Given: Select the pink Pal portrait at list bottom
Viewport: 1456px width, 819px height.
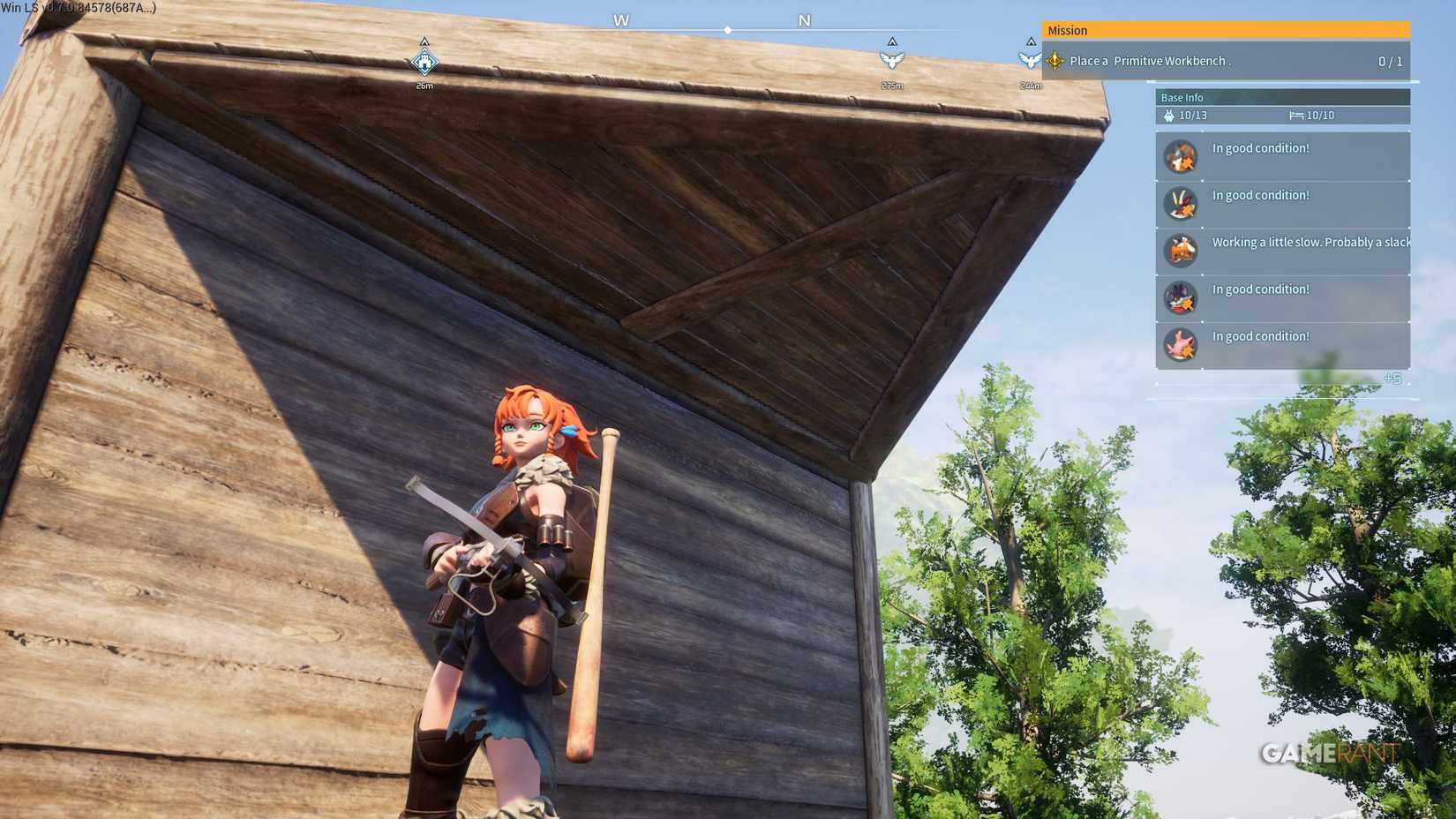Looking at the screenshot, I should 1181,345.
